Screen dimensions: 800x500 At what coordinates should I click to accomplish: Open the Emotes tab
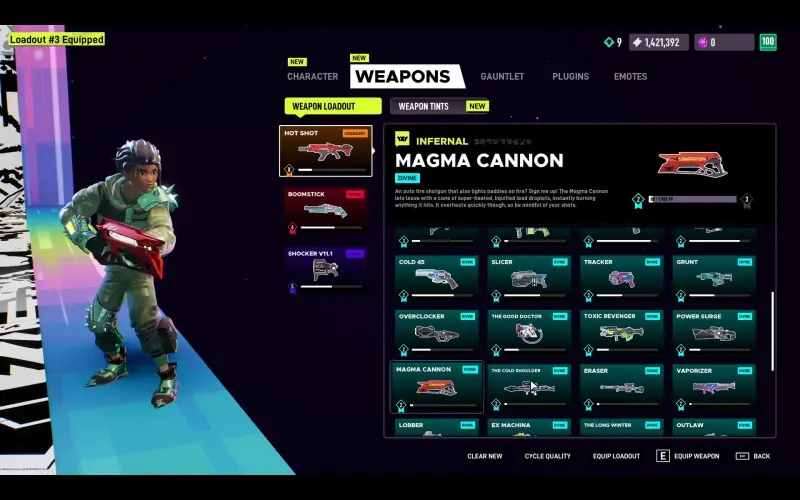(630, 77)
